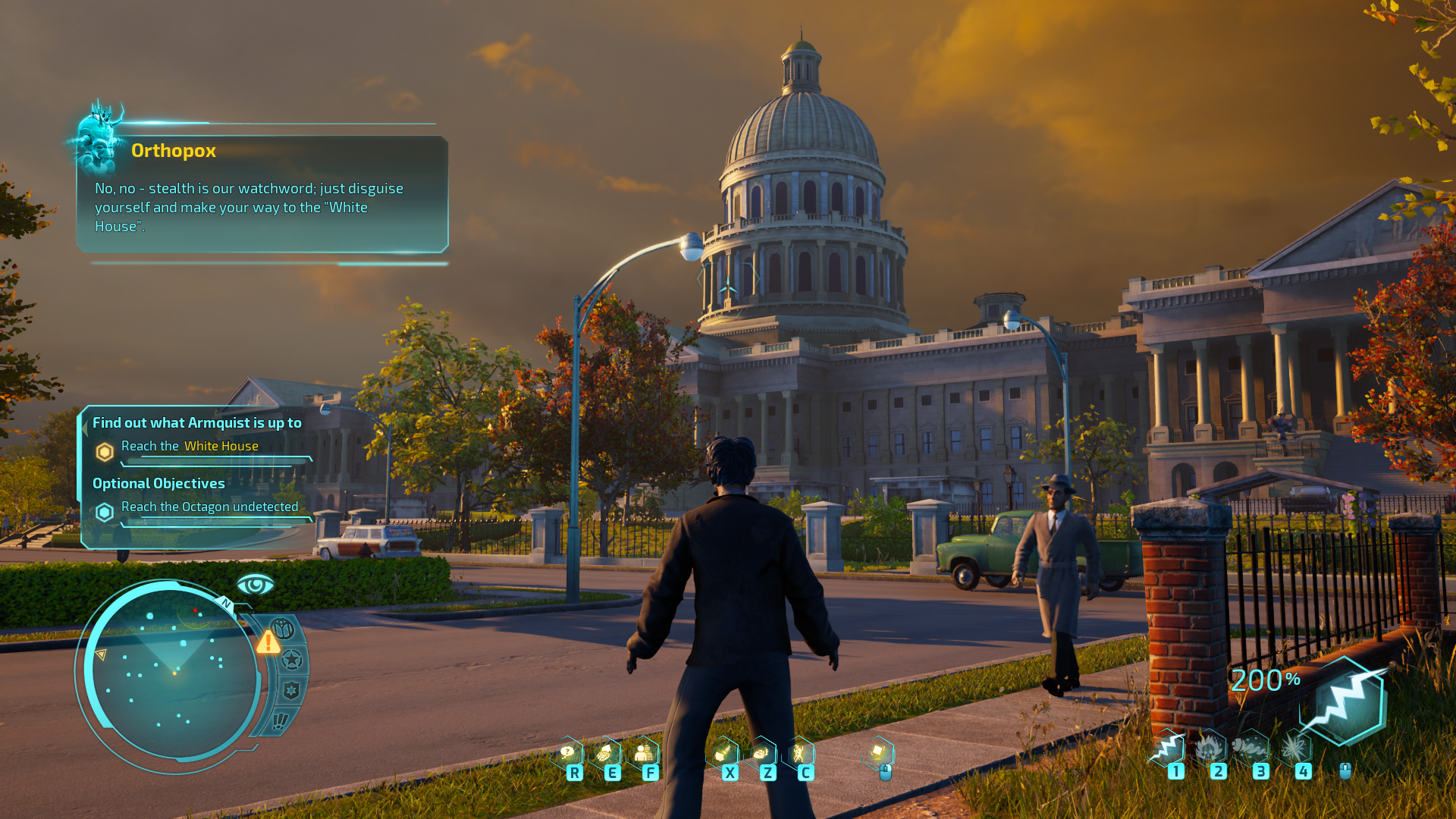Select the ability icon above the Z key
Image resolution: width=1456 pixels, height=819 pixels.
(x=761, y=752)
